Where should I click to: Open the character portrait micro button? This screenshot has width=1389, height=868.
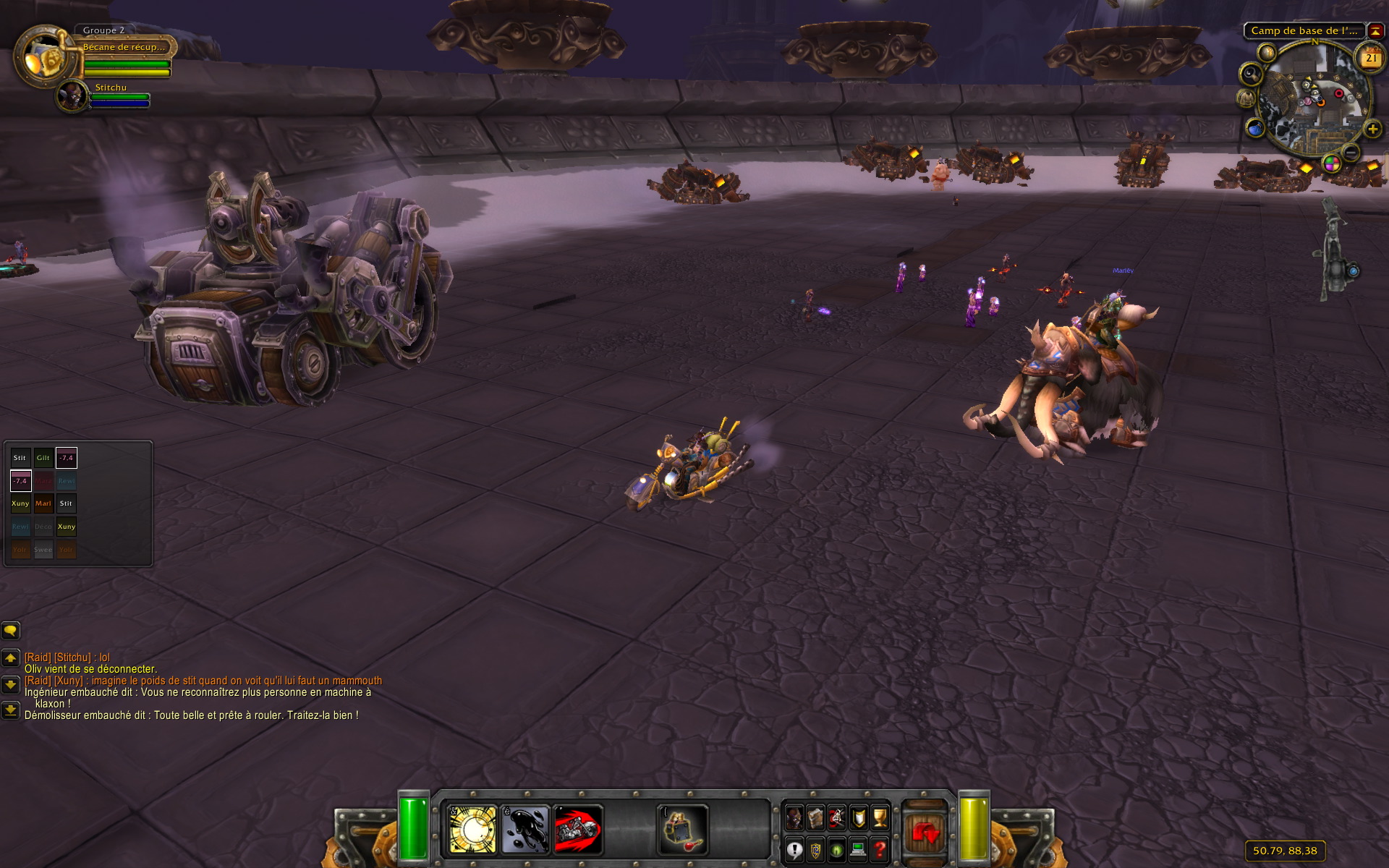(794, 818)
